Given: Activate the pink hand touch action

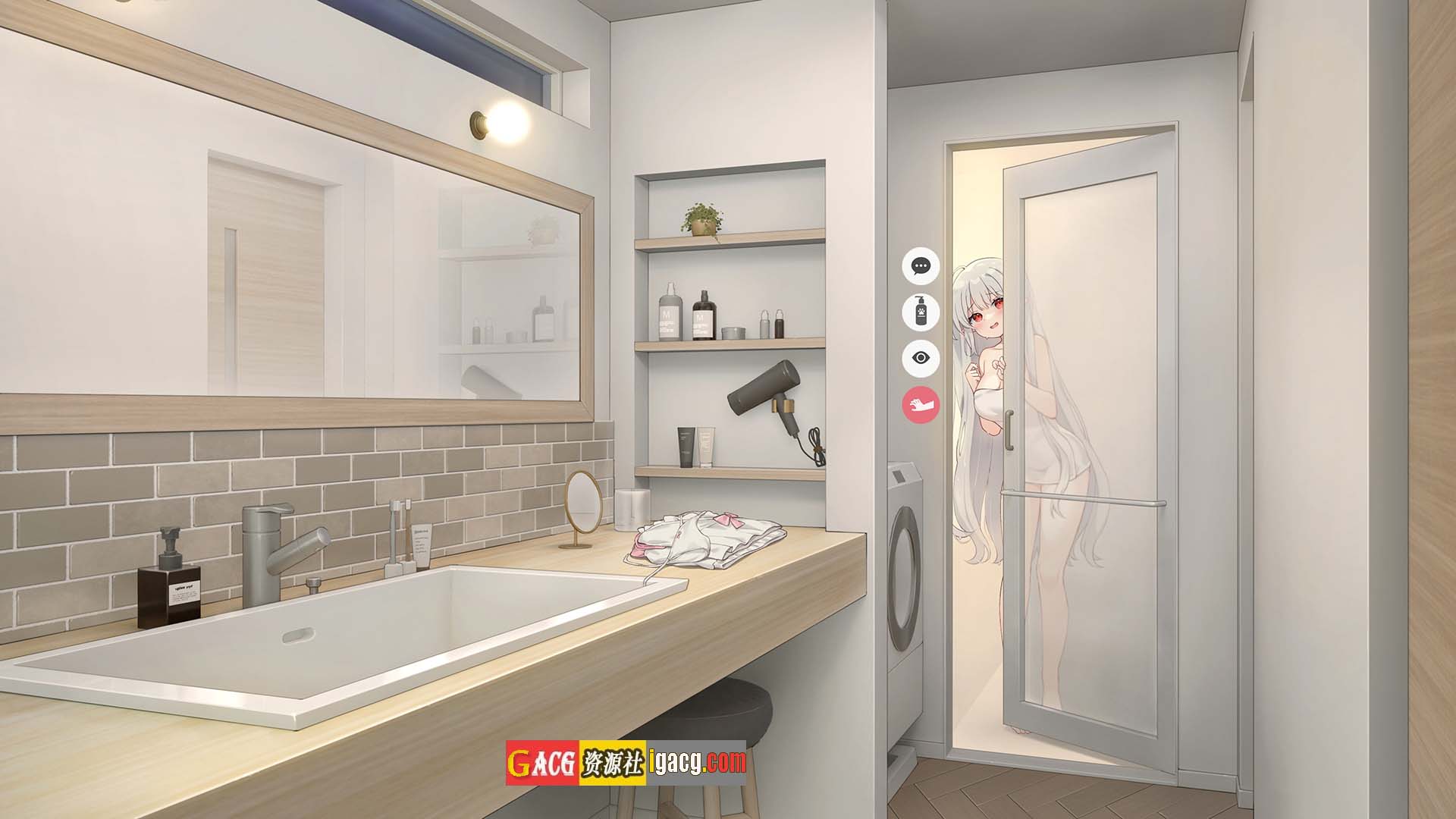Looking at the screenshot, I should pos(921,404).
